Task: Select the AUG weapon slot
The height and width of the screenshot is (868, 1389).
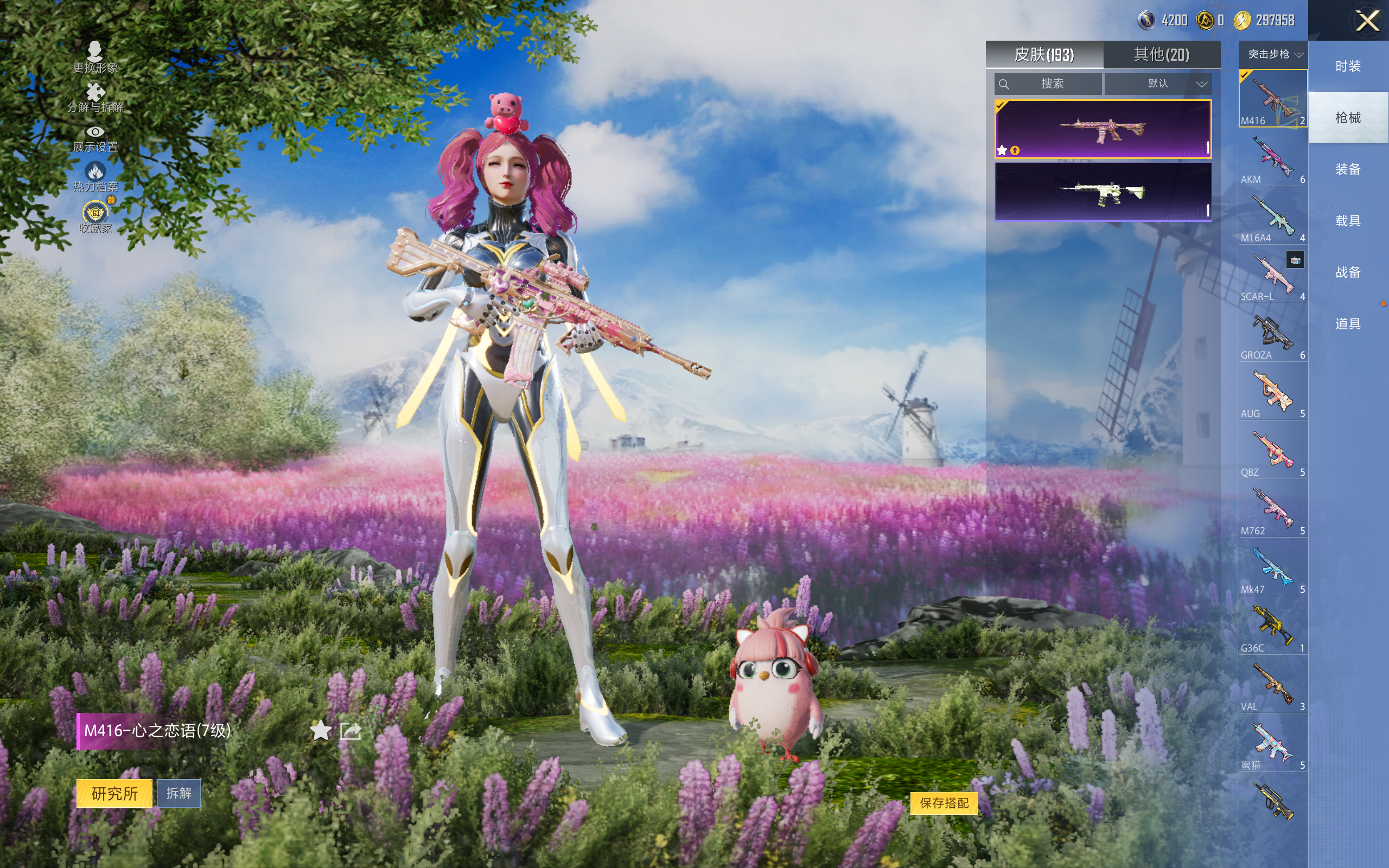Action: pyautogui.click(x=1272, y=392)
